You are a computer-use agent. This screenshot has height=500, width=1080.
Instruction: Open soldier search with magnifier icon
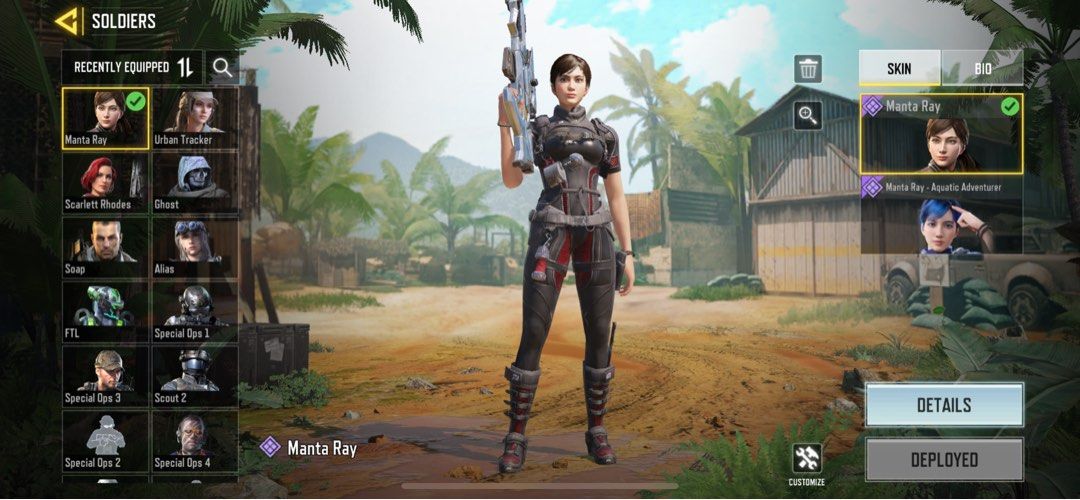coord(223,67)
